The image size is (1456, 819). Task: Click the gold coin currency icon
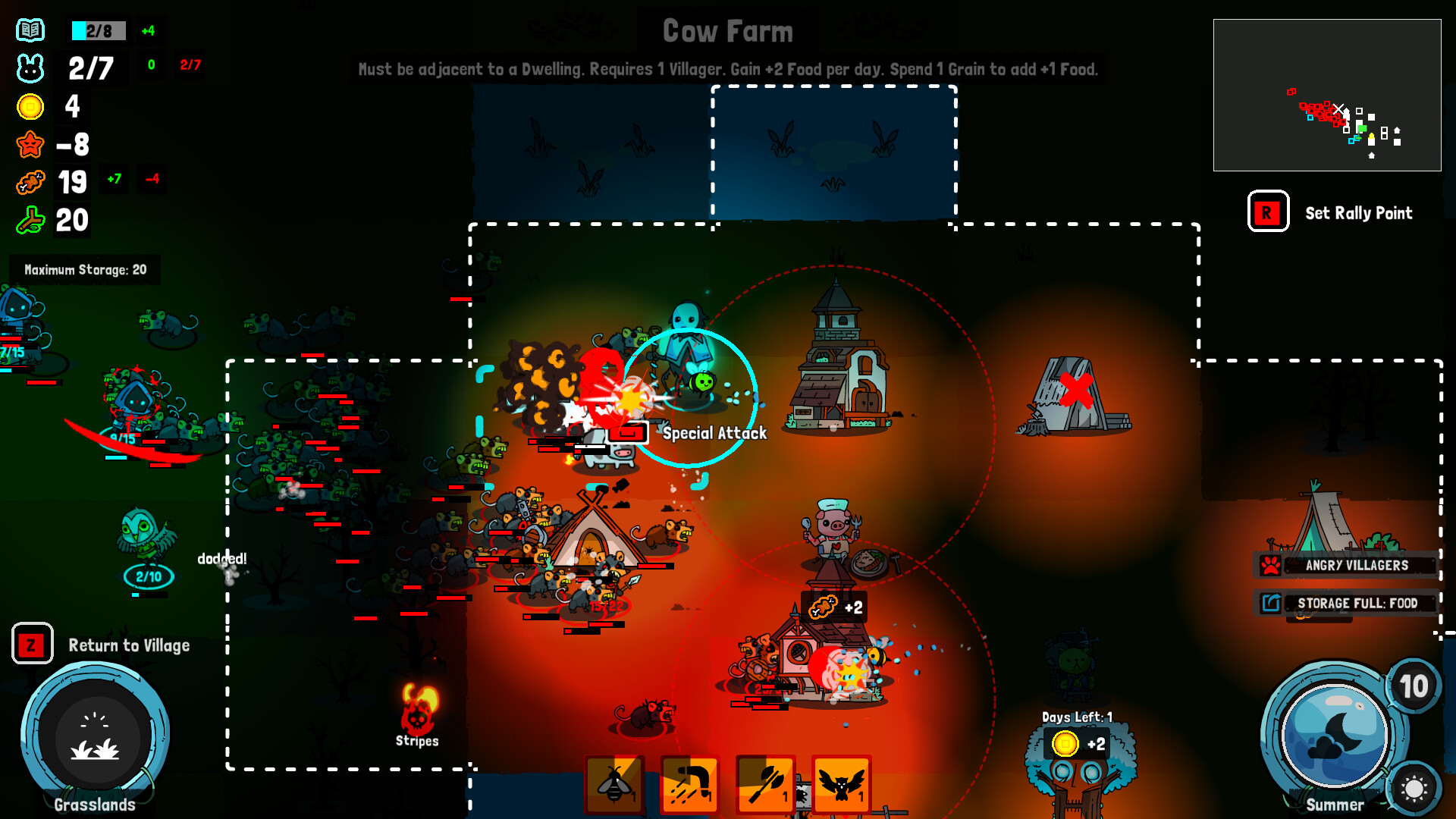click(29, 107)
